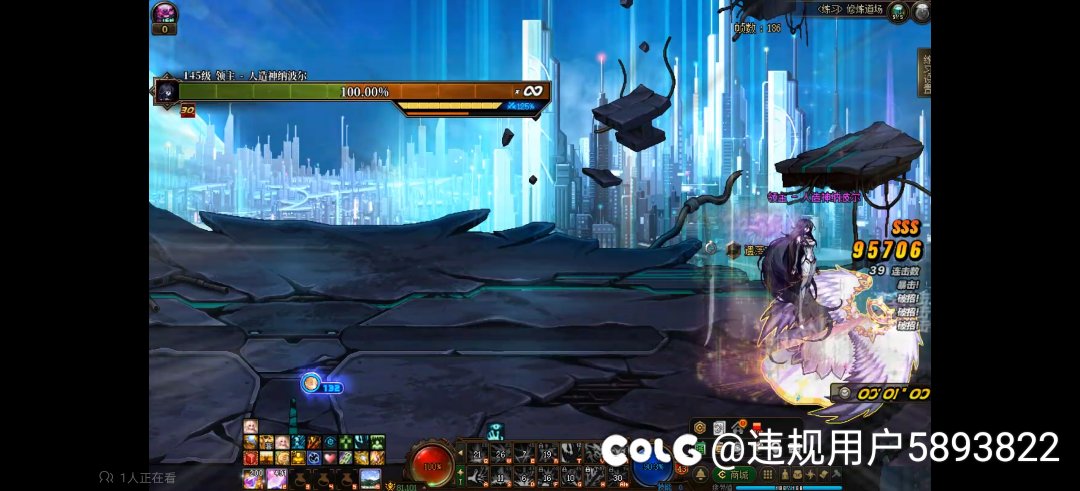Use the purple potion with count 200
The height and width of the screenshot is (491, 1080).
tap(251, 478)
